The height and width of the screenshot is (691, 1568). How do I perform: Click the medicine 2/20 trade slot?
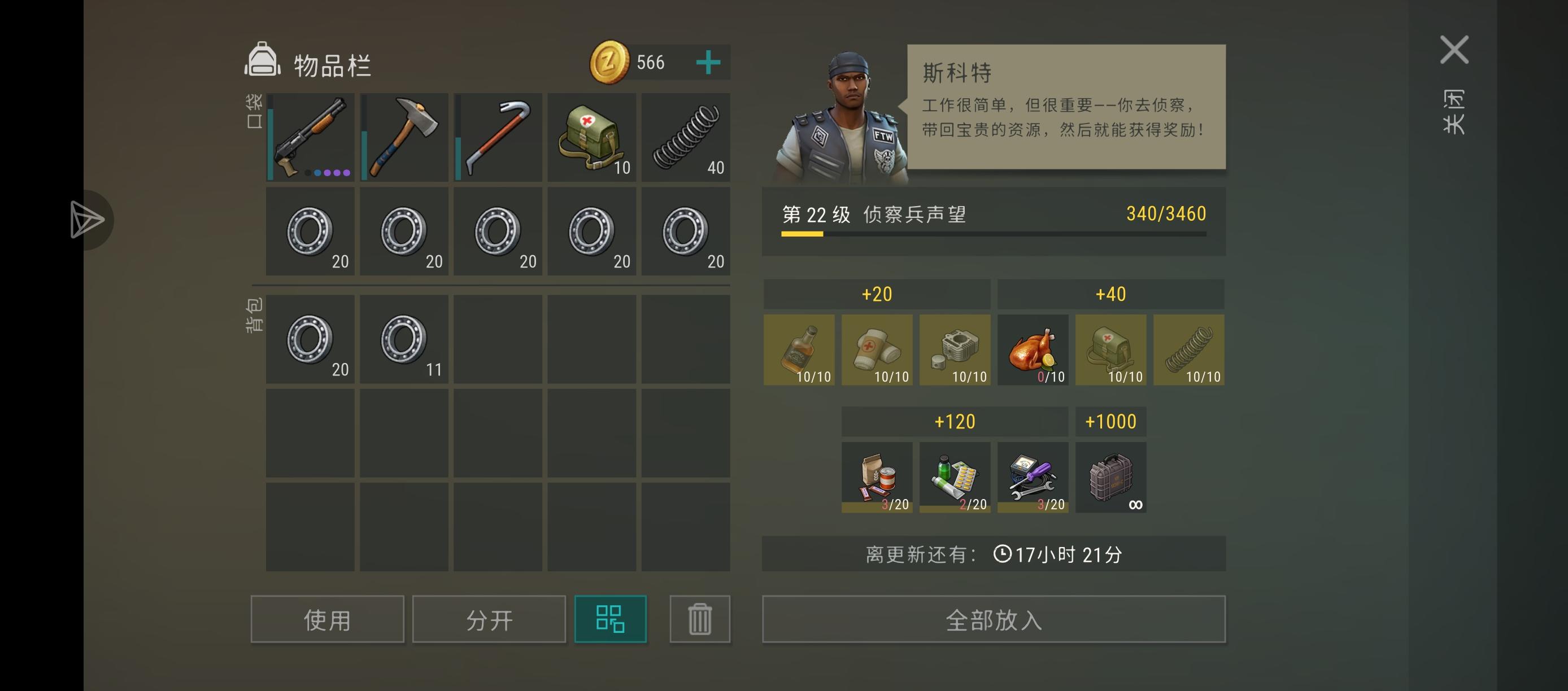tap(955, 478)
